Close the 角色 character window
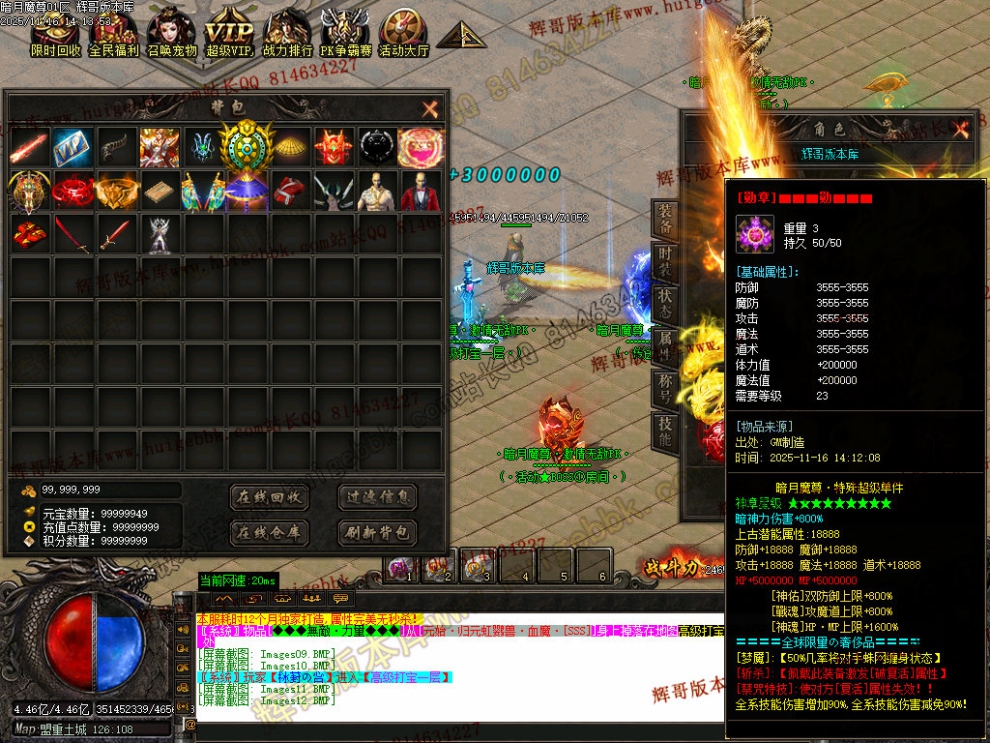This screenshot has width=990, height=743. [x=961, y=129]
